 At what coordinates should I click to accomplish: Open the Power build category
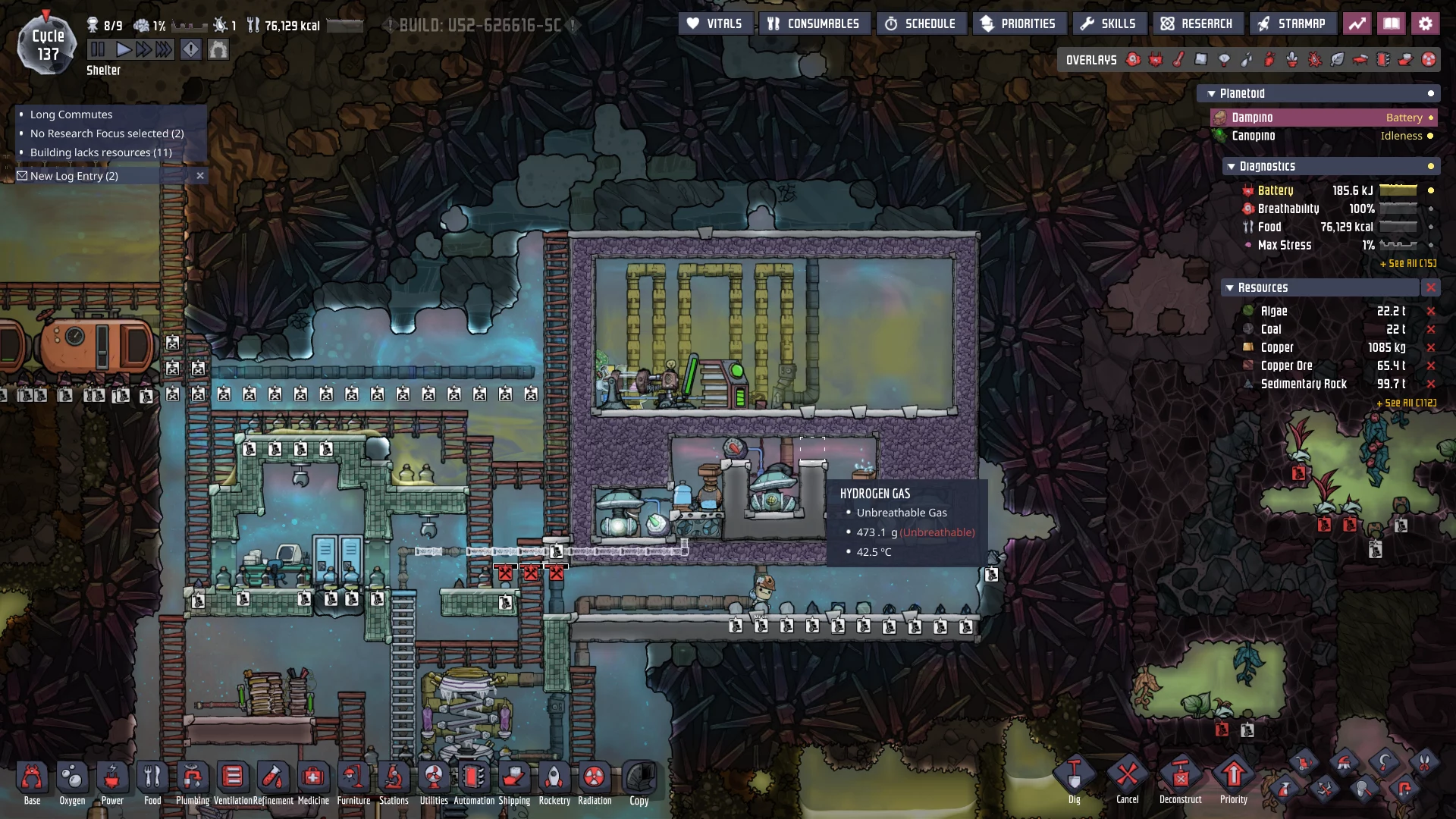(112, 779)
